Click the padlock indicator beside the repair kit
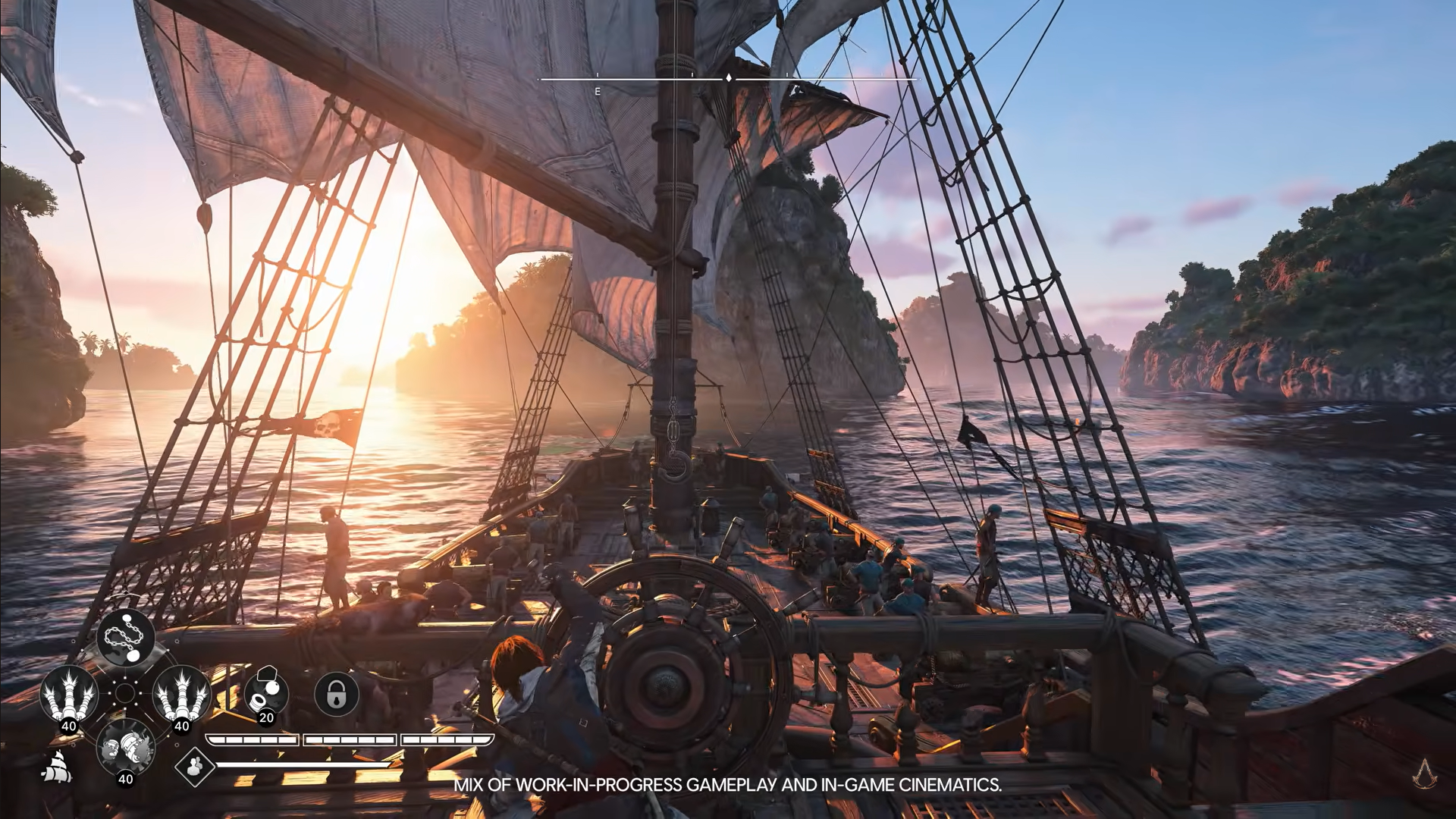 click(337, 693)
